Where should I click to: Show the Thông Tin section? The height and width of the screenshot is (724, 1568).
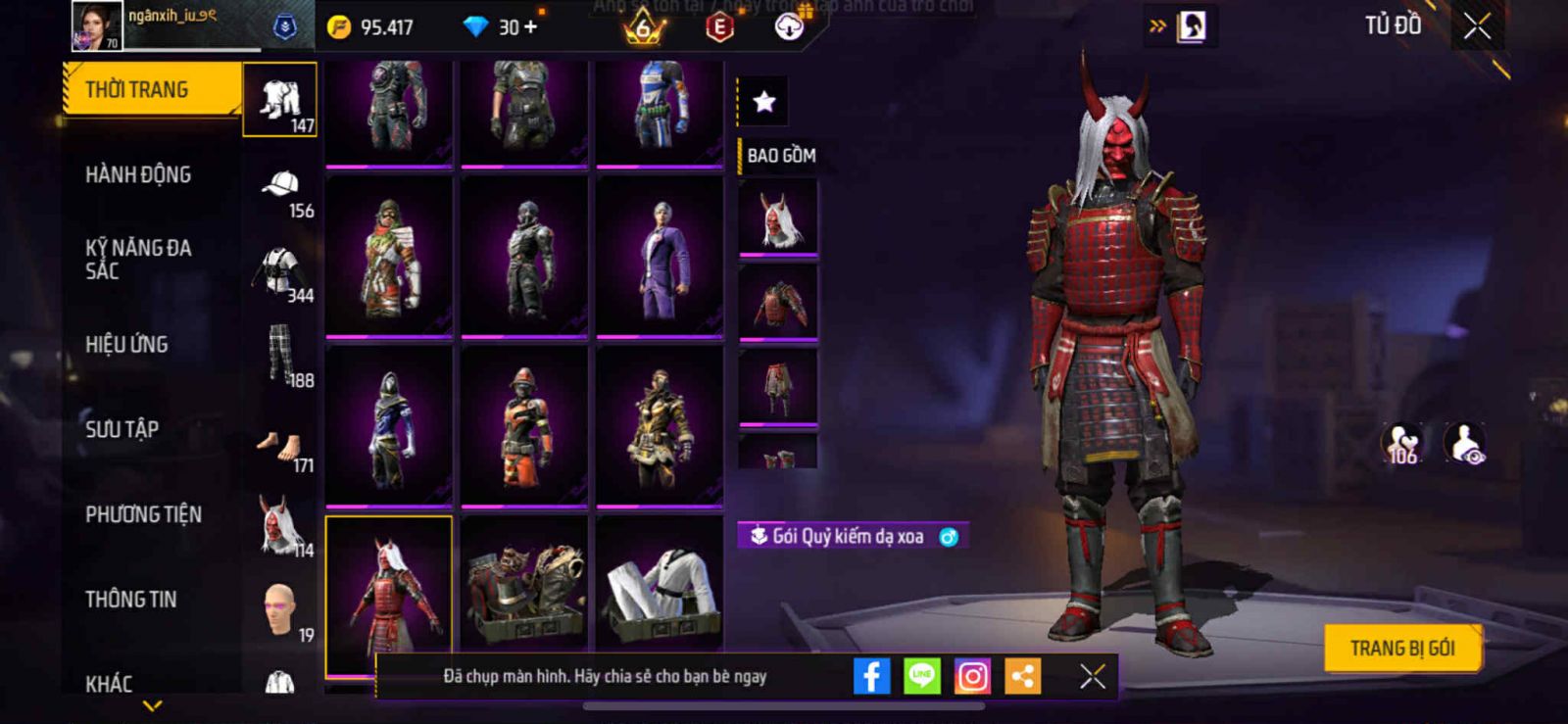pyautogui.click(x=130, y=600)
